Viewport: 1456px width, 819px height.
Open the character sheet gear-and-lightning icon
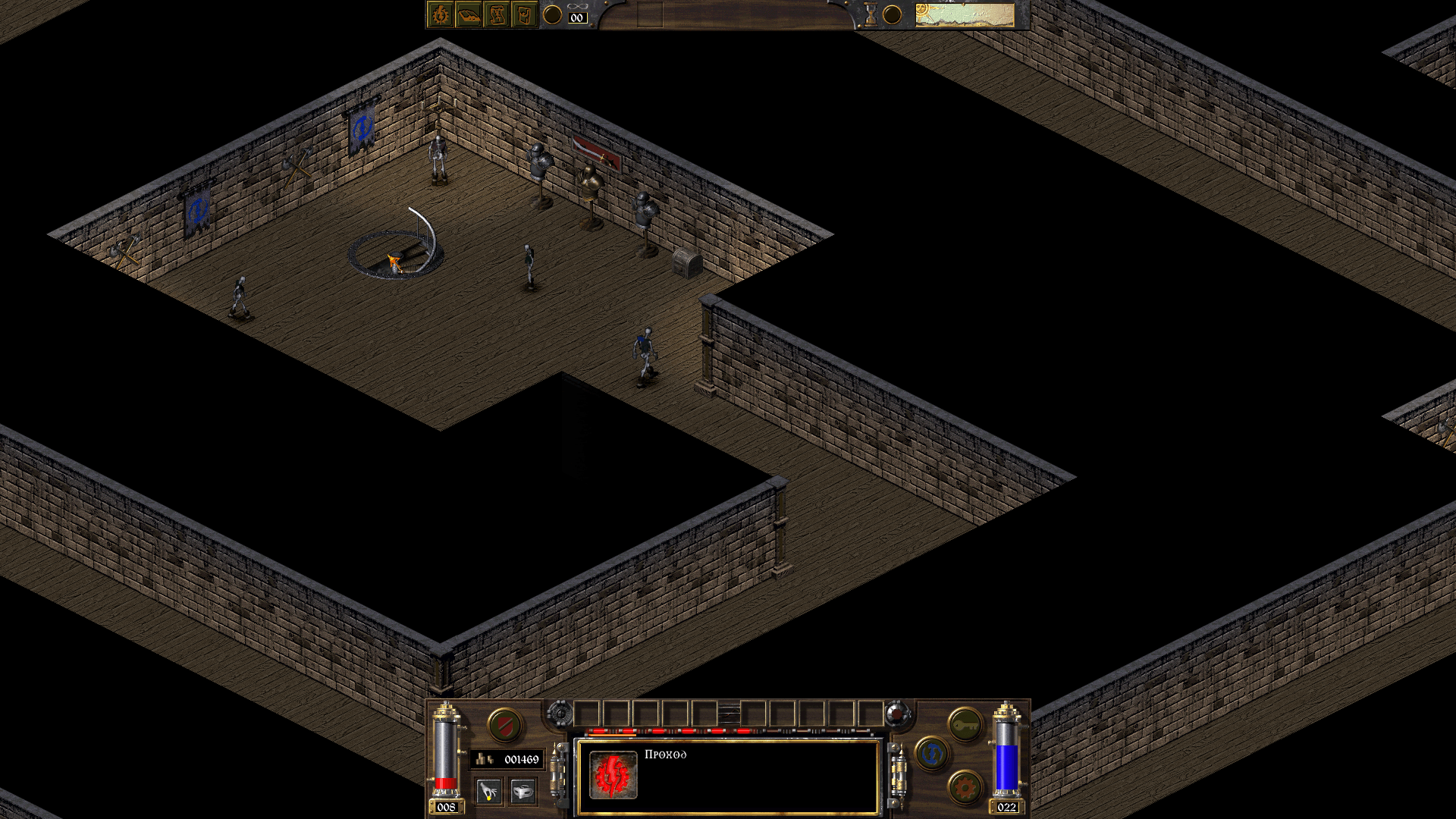441,14
